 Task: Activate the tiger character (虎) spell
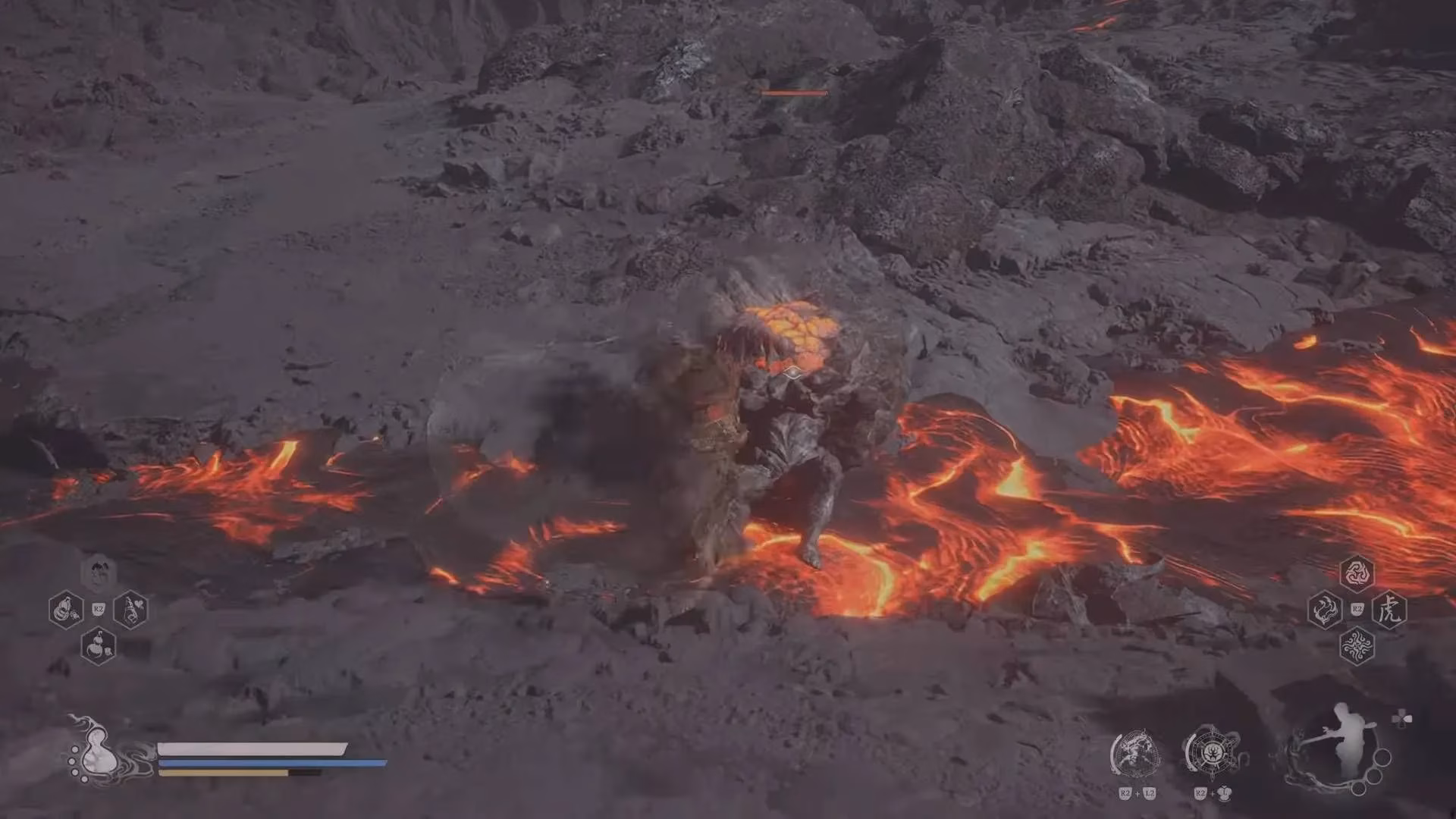click(x=1389, y=610)
